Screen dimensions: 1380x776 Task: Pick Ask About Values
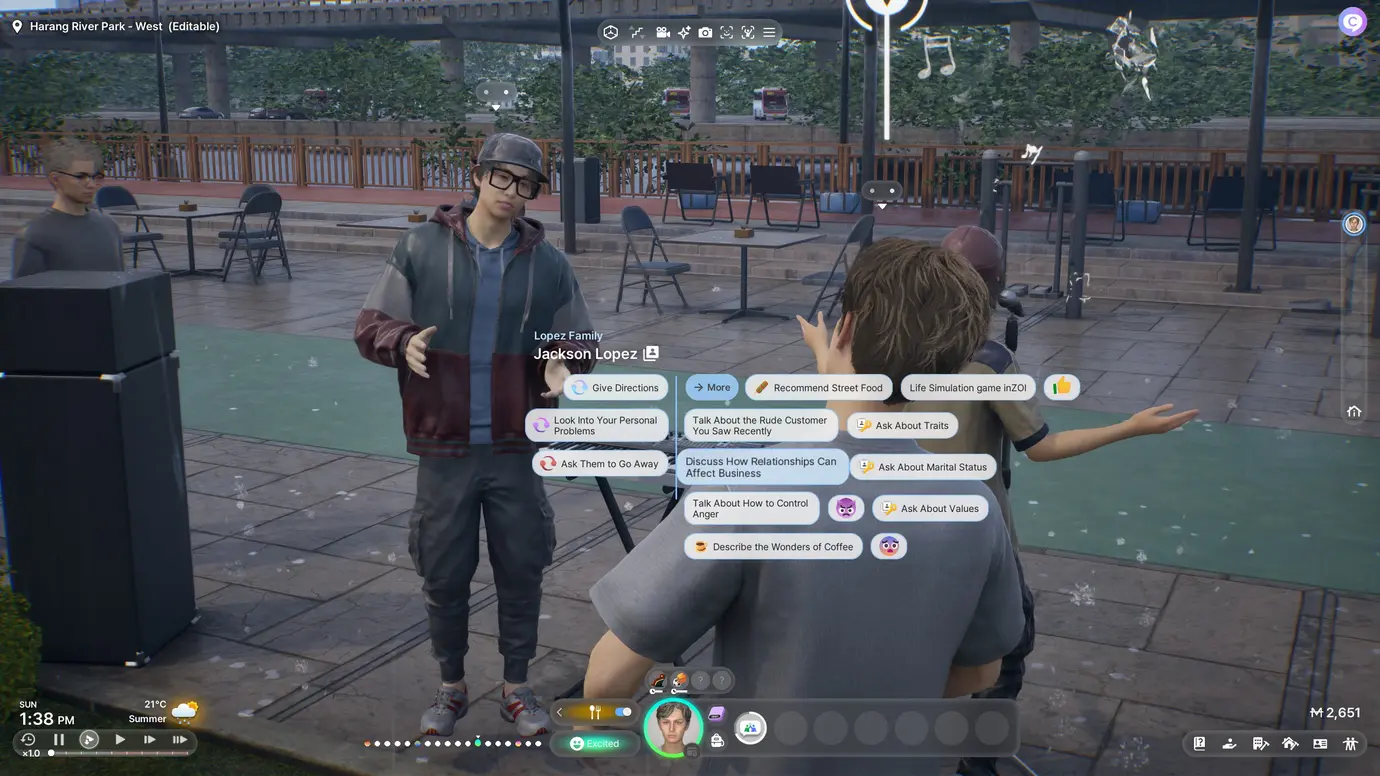[930, 509]
